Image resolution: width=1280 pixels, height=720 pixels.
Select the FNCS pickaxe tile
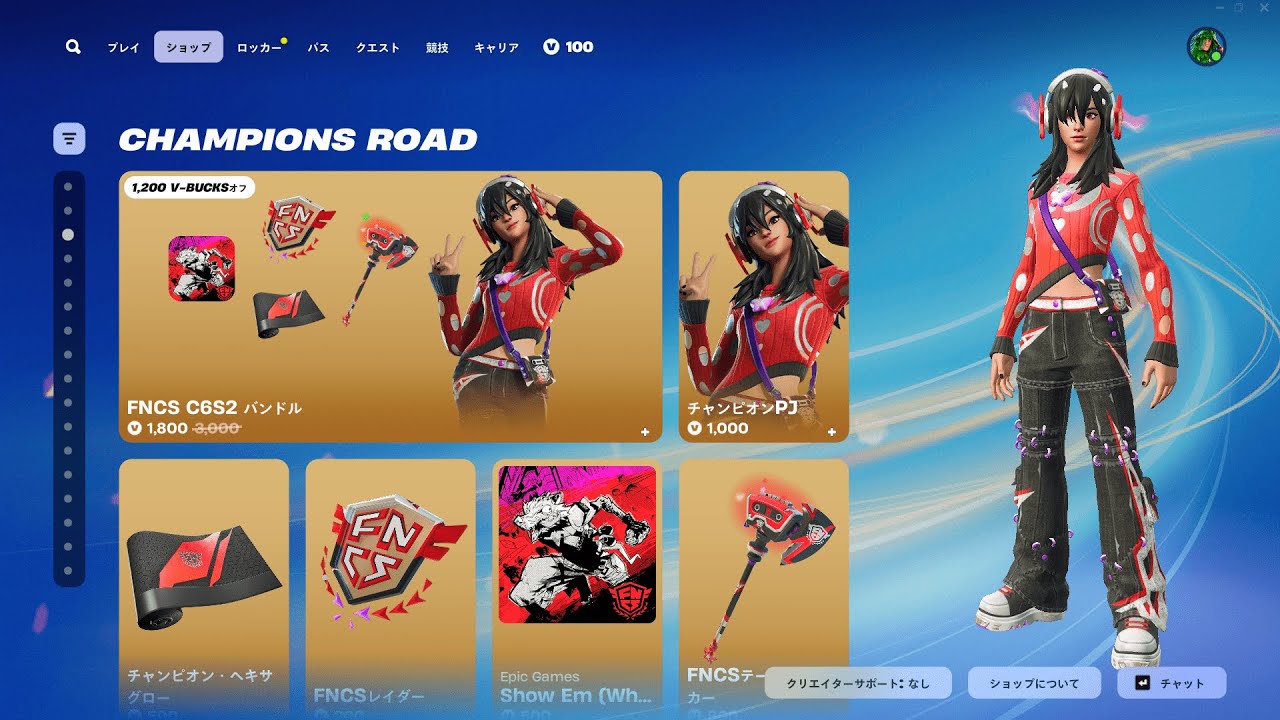(764, 560)
